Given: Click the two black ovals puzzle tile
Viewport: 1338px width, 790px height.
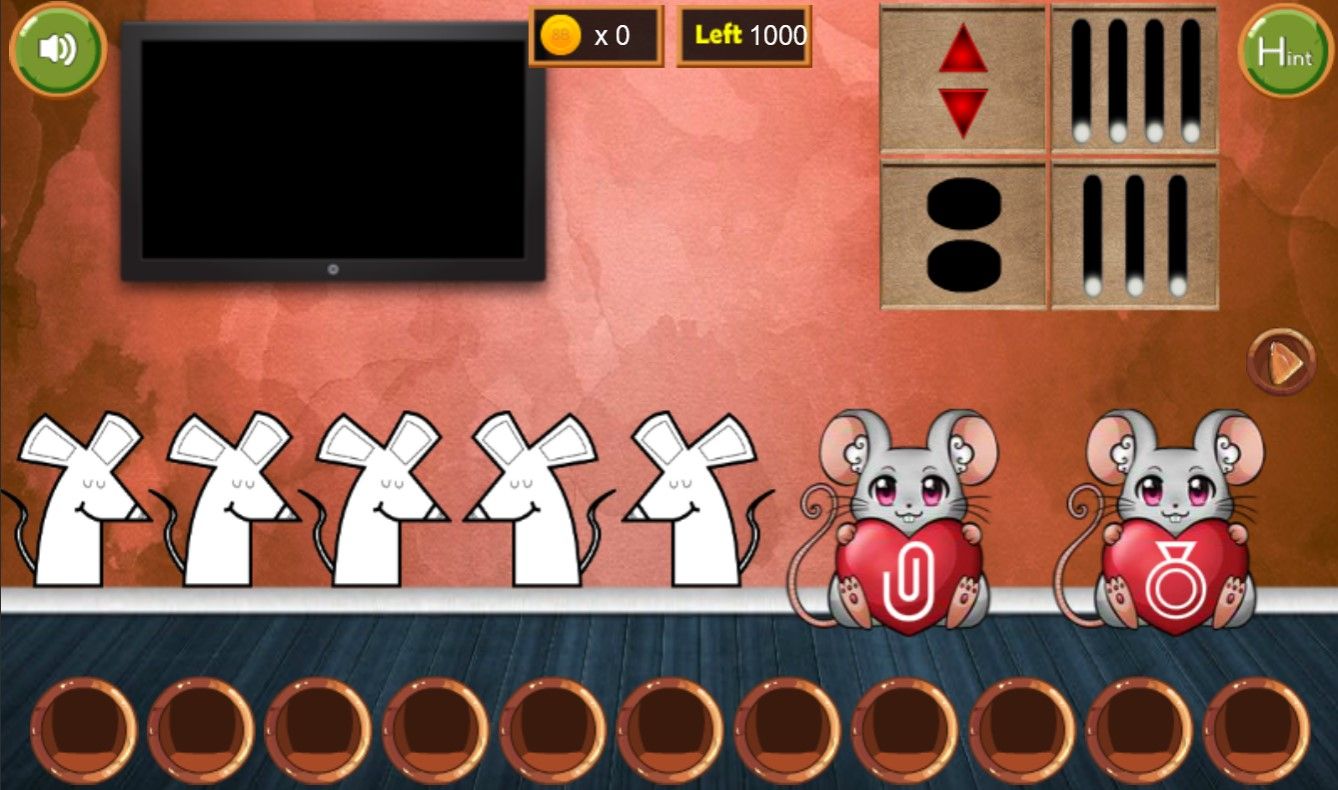Looking at the screenshot, I should 961,232.
